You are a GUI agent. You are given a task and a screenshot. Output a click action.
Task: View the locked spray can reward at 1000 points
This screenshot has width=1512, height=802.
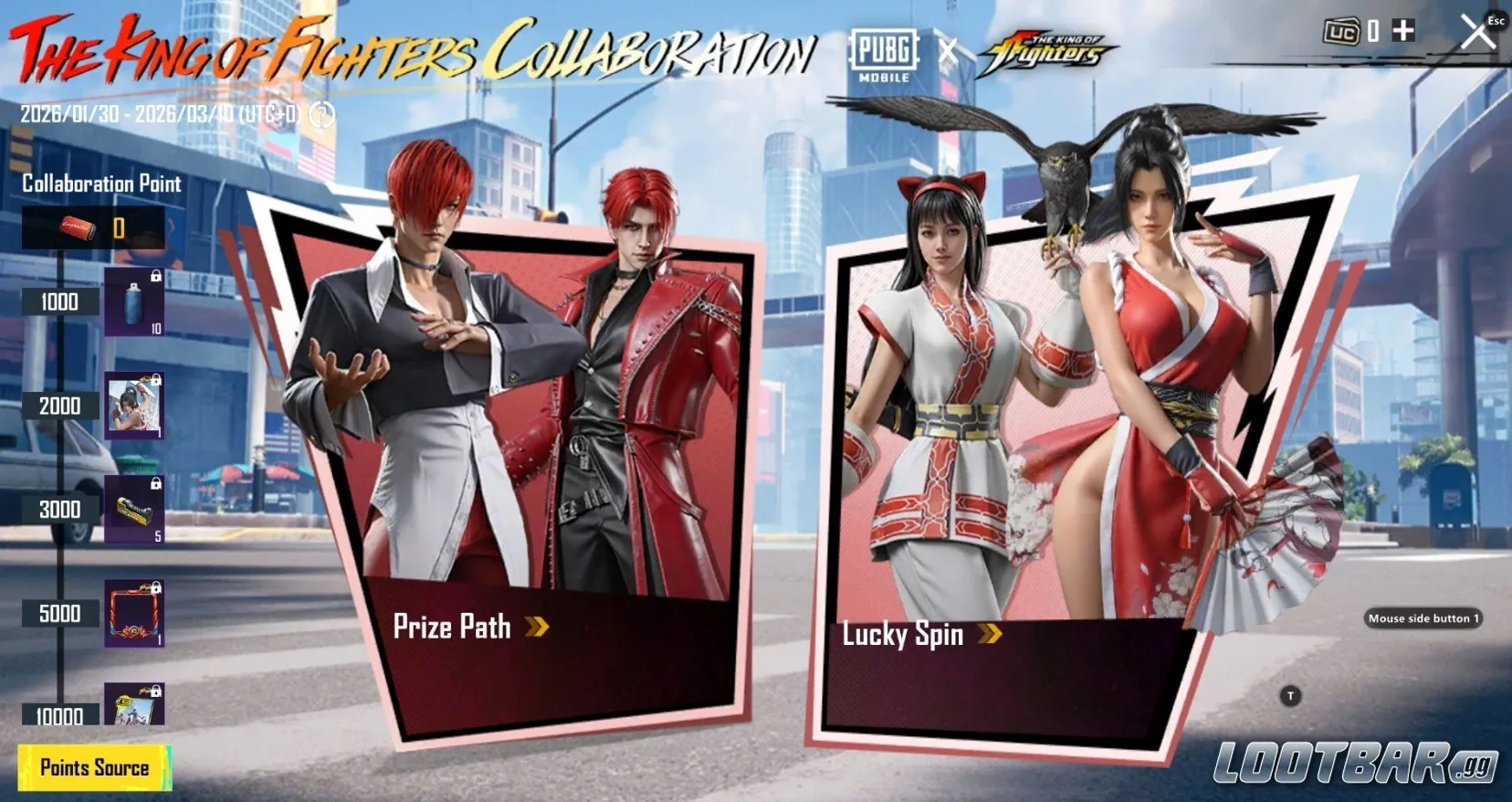click(135, 301)
